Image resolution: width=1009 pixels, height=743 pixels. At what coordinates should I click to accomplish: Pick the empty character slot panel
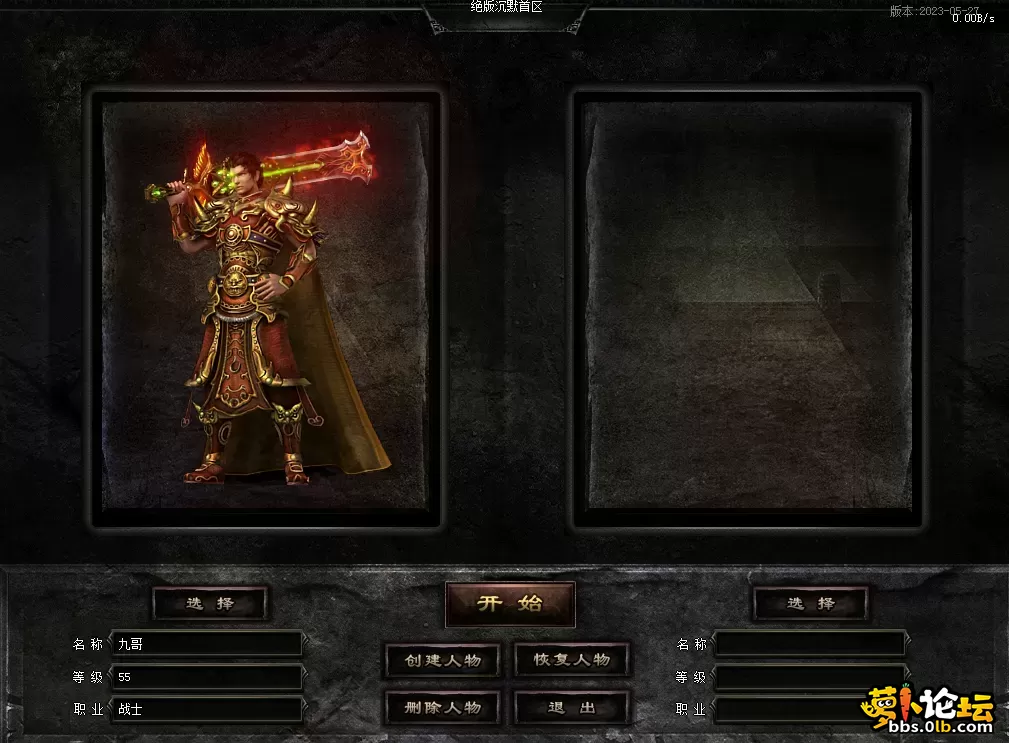[x=748, y=308]
